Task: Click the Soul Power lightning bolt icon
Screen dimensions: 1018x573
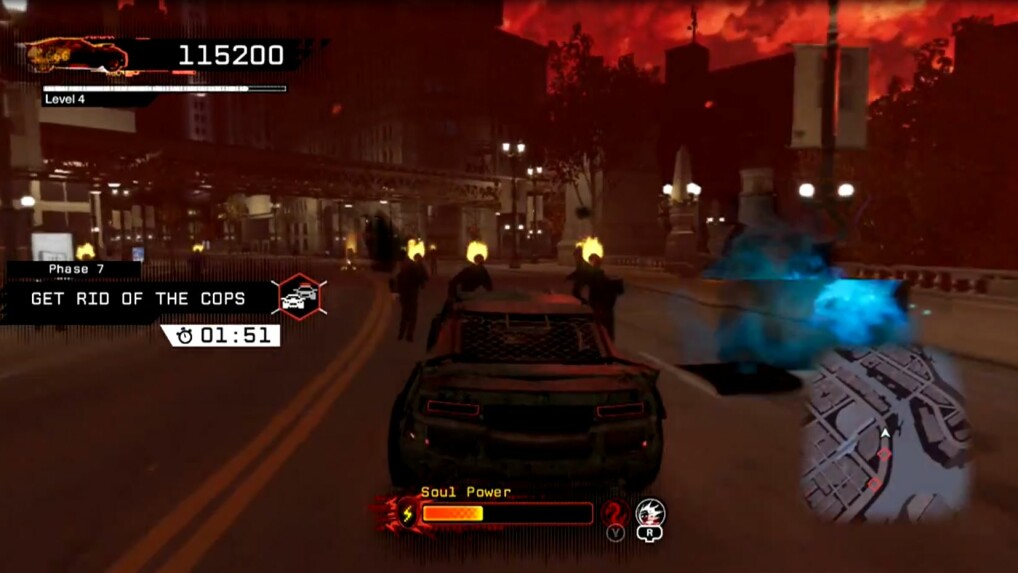Action: (x=408, y=514)
